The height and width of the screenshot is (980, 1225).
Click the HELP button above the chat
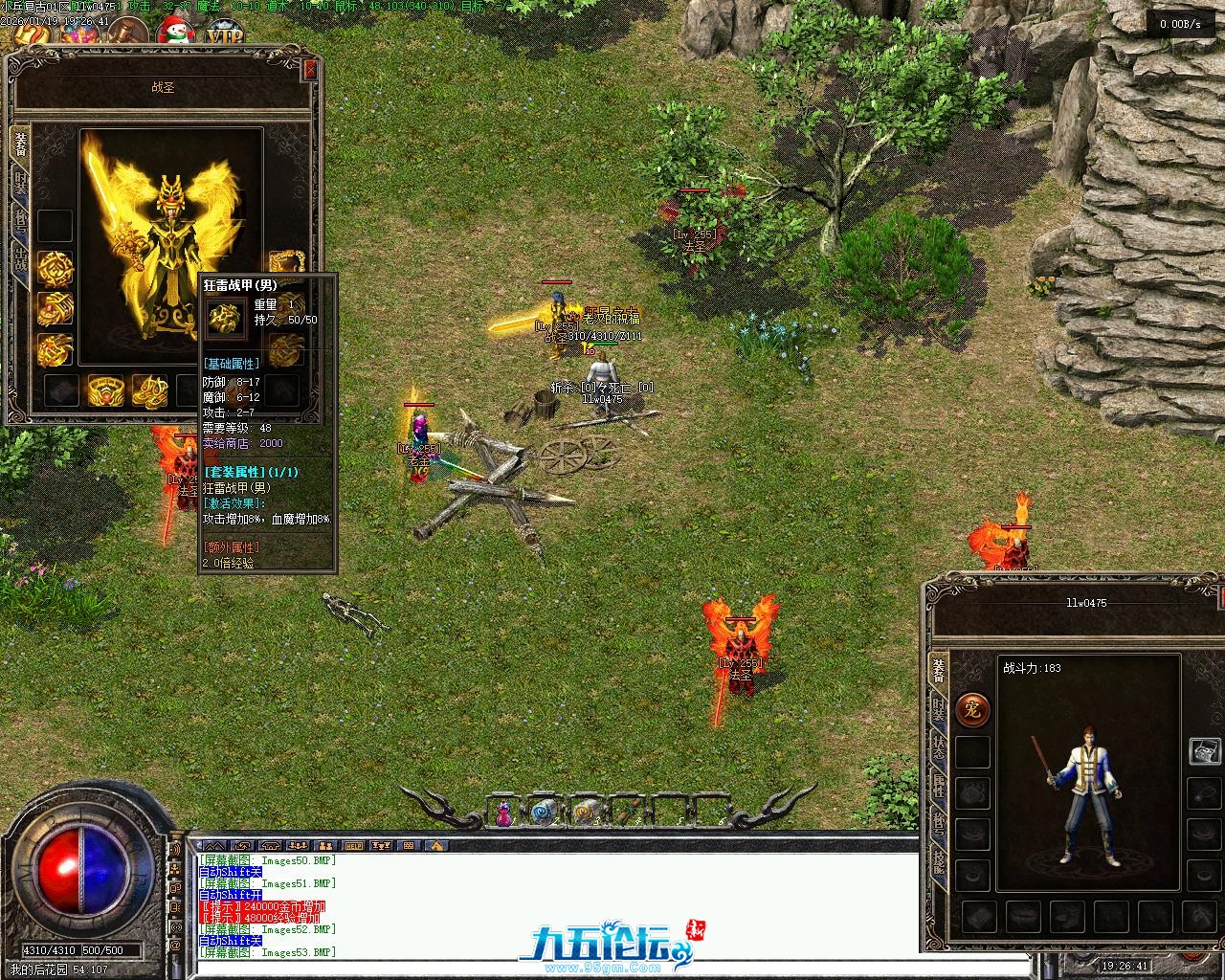pyautogui.click(x=354, y=846)
